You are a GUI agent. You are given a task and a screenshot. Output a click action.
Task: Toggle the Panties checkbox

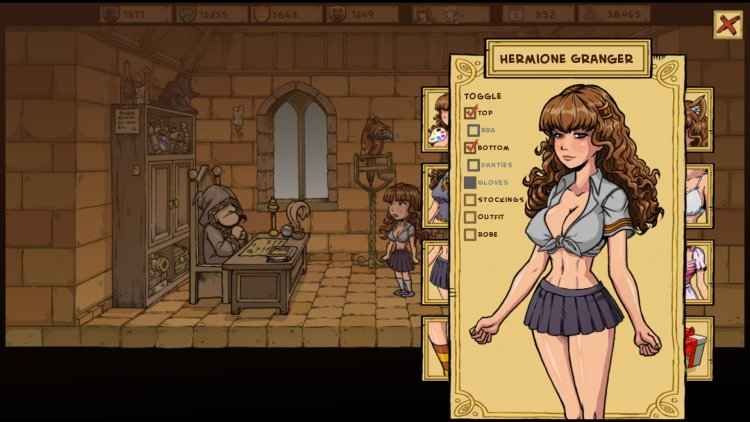[474, 165]
